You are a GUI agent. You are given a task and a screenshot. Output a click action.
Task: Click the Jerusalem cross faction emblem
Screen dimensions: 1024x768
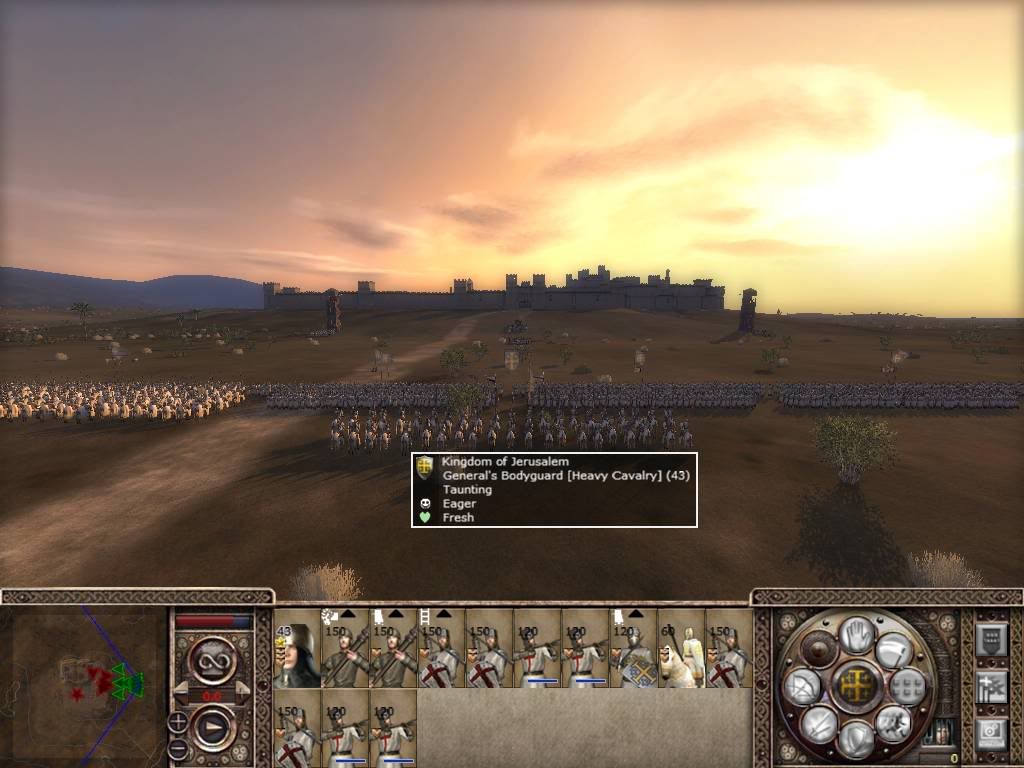pyautogui.click(x=856, y=686)
